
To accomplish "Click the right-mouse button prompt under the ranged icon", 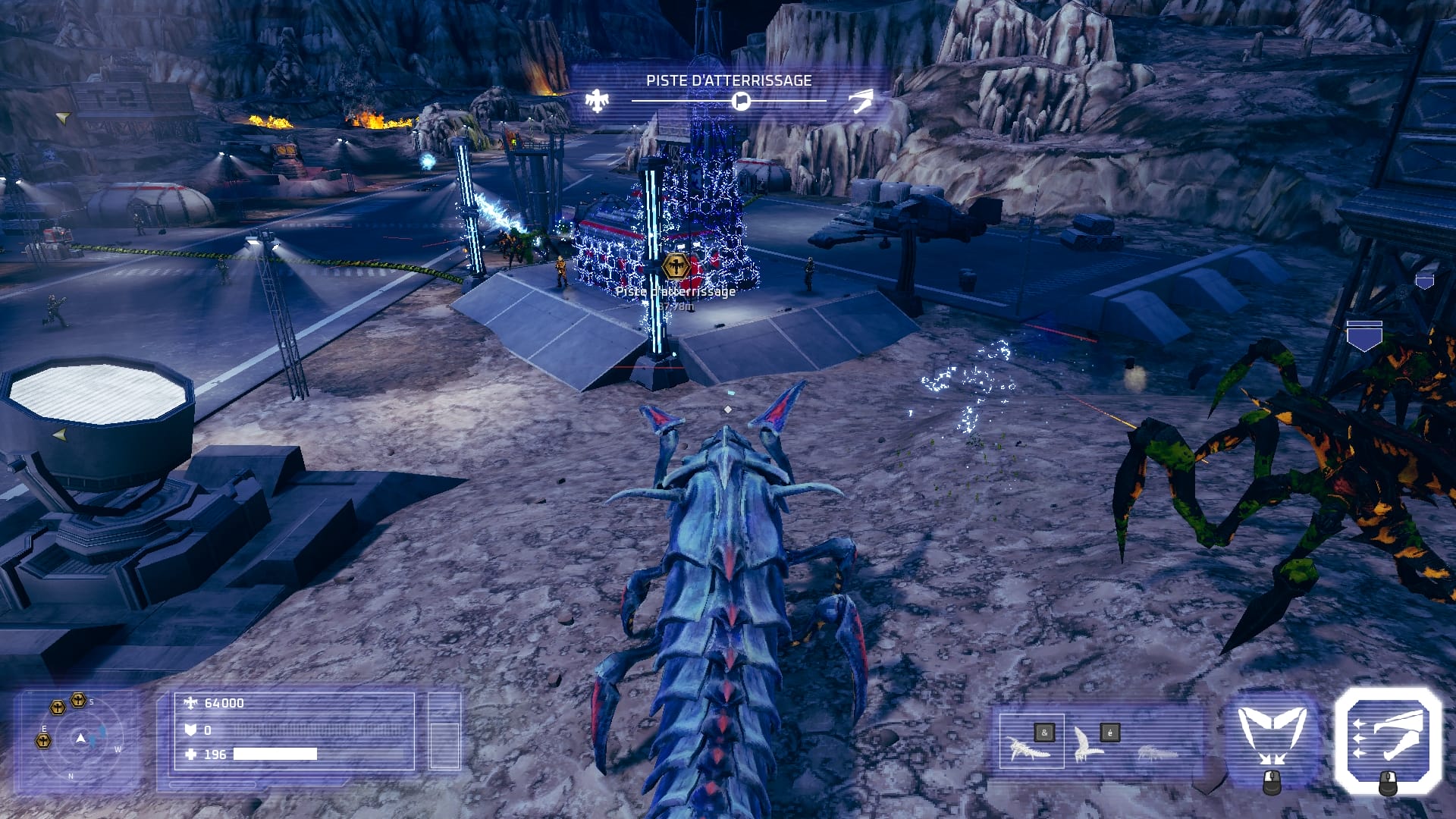I will 1389,783.
